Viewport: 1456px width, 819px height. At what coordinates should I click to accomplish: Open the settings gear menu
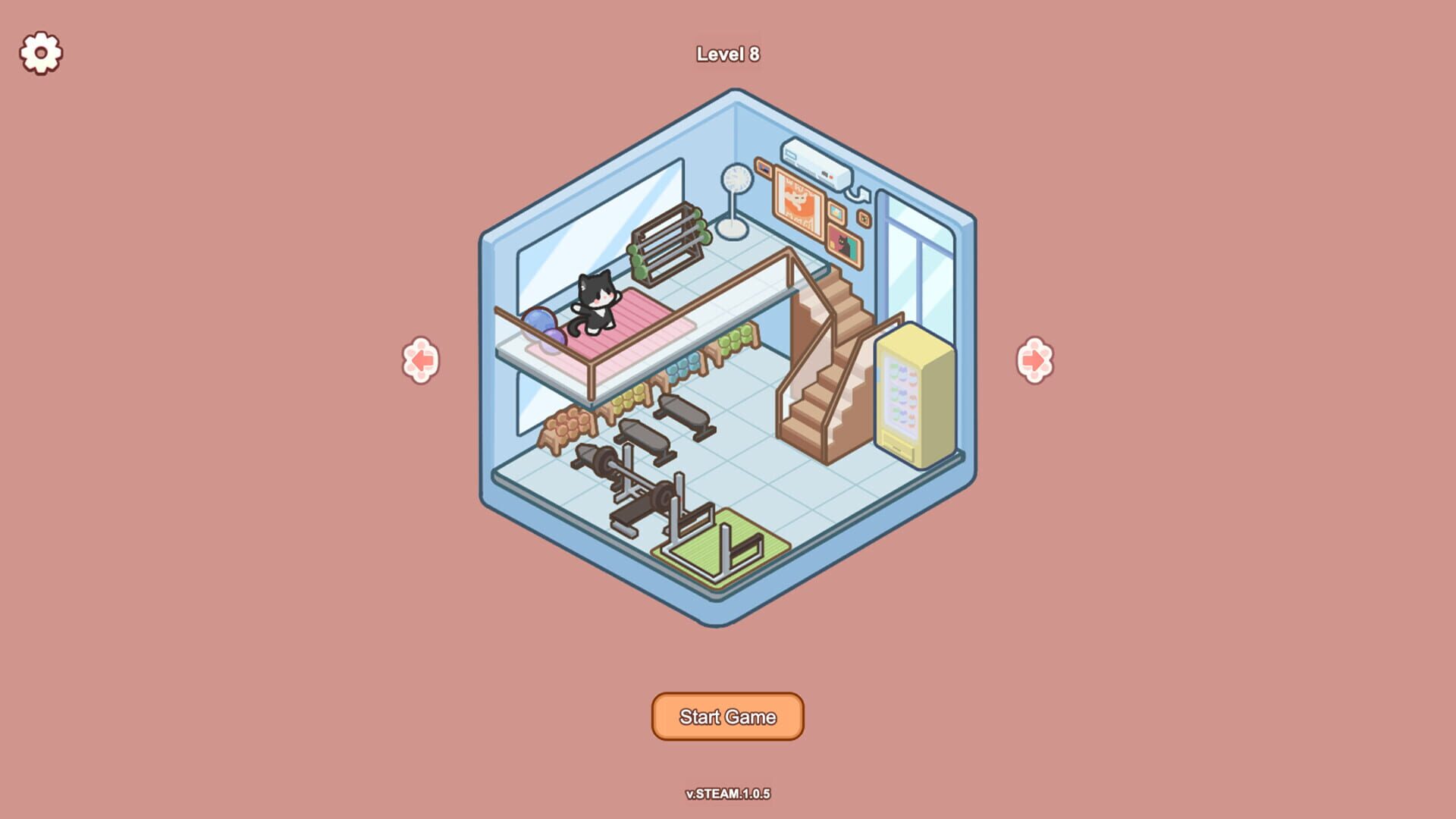pos(39,54)
